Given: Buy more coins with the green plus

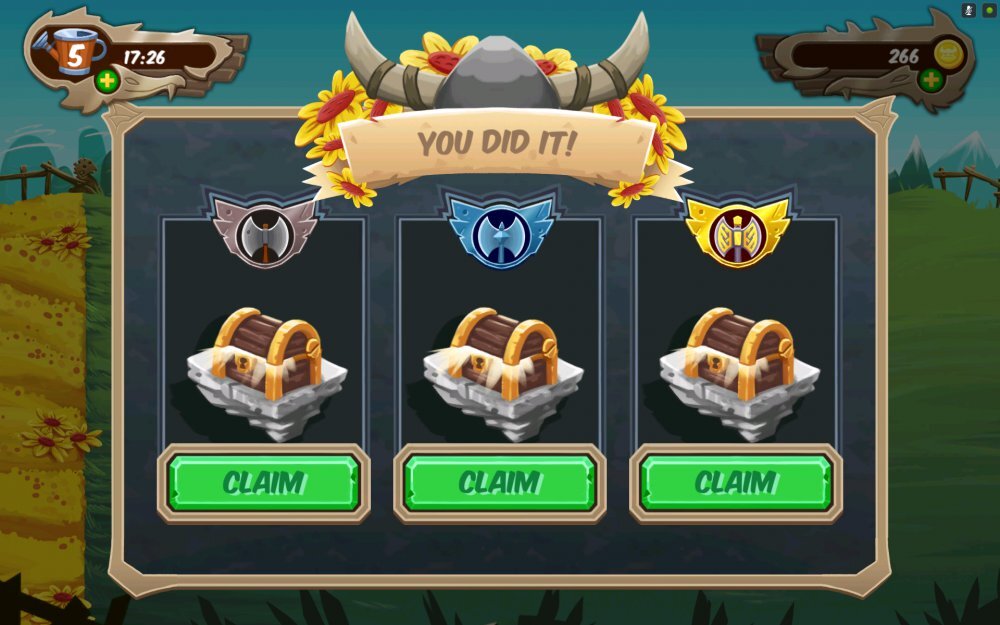Looking at the screenshot, I should tap(931, 79).
